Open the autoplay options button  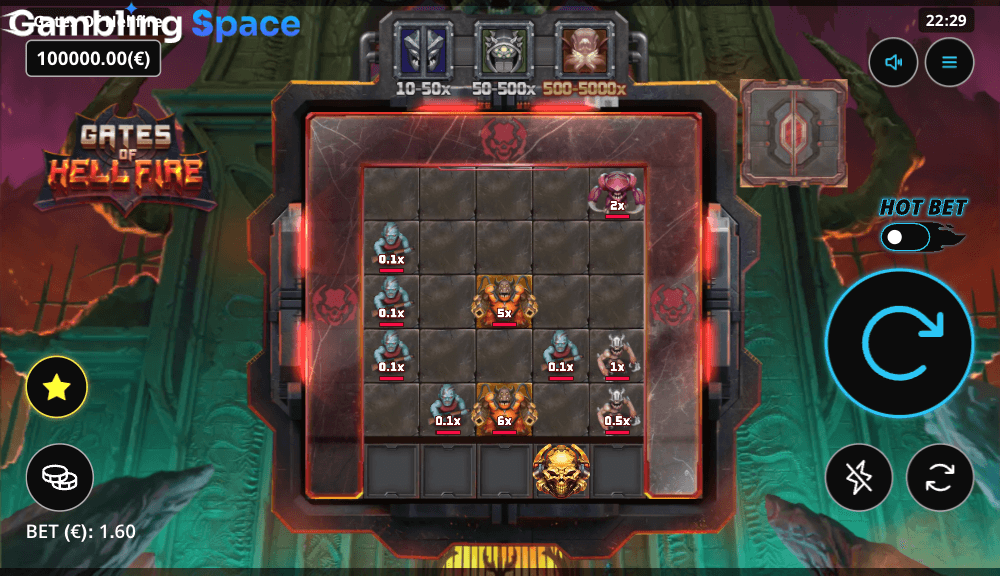click(939, 477)
